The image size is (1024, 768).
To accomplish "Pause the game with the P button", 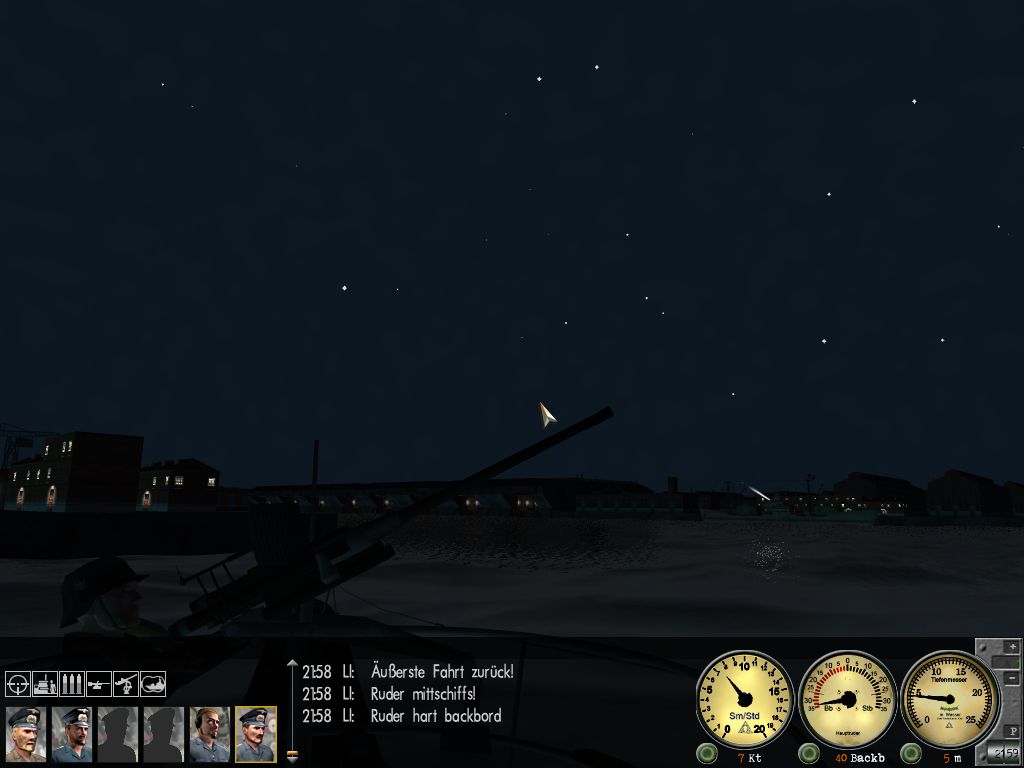I will click(1010, 732).
